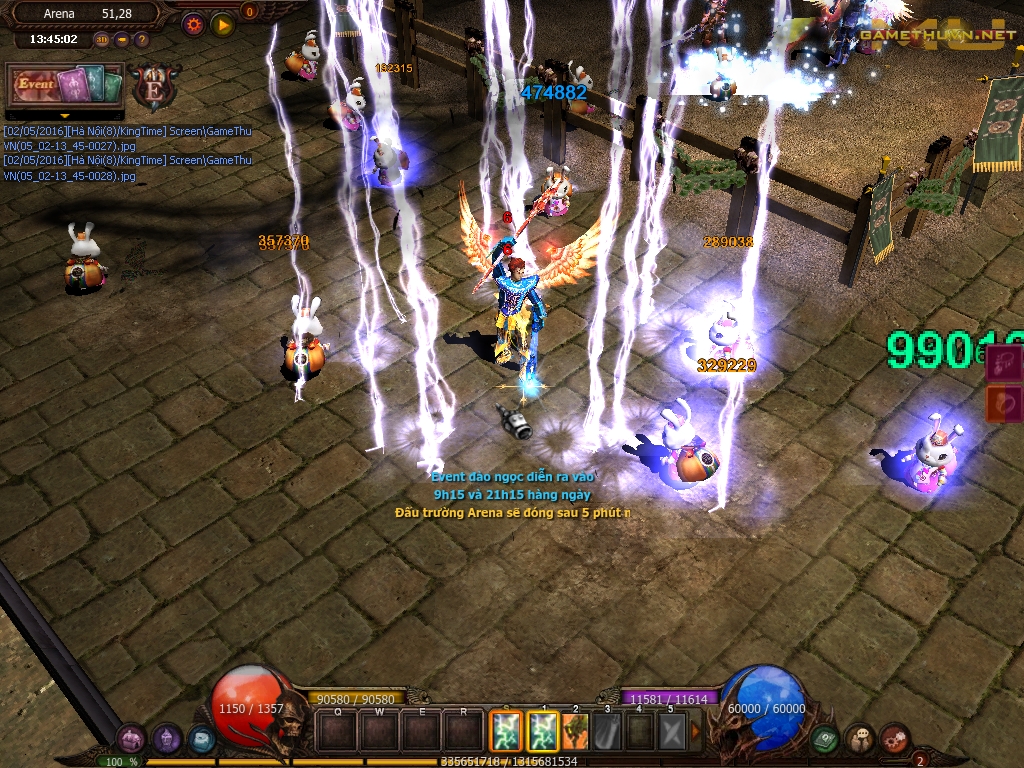
Task: Expand skill bar with orange arrow
Action: [697, 731]
